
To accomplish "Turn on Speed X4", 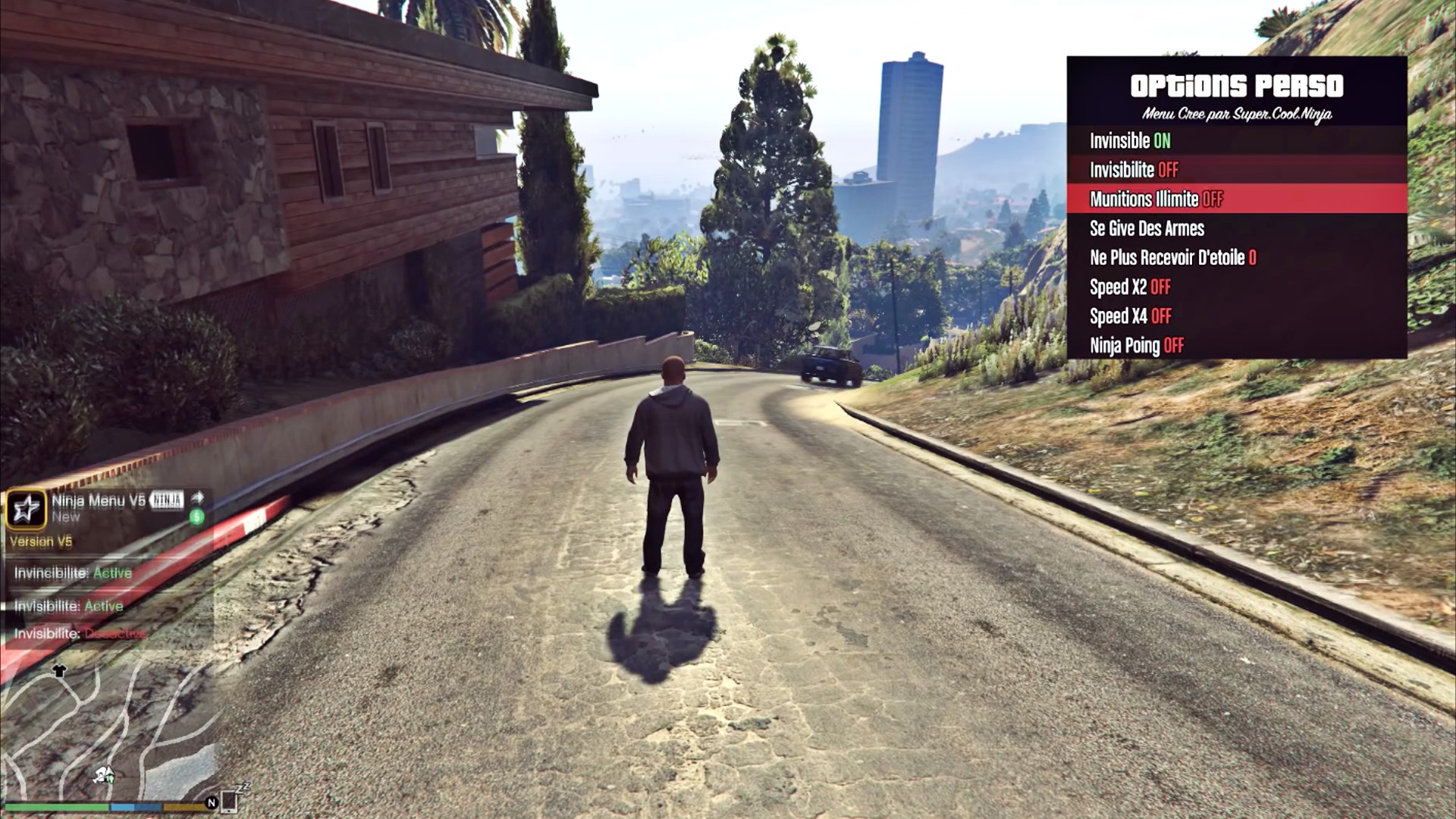I will tap(1130, 316).
